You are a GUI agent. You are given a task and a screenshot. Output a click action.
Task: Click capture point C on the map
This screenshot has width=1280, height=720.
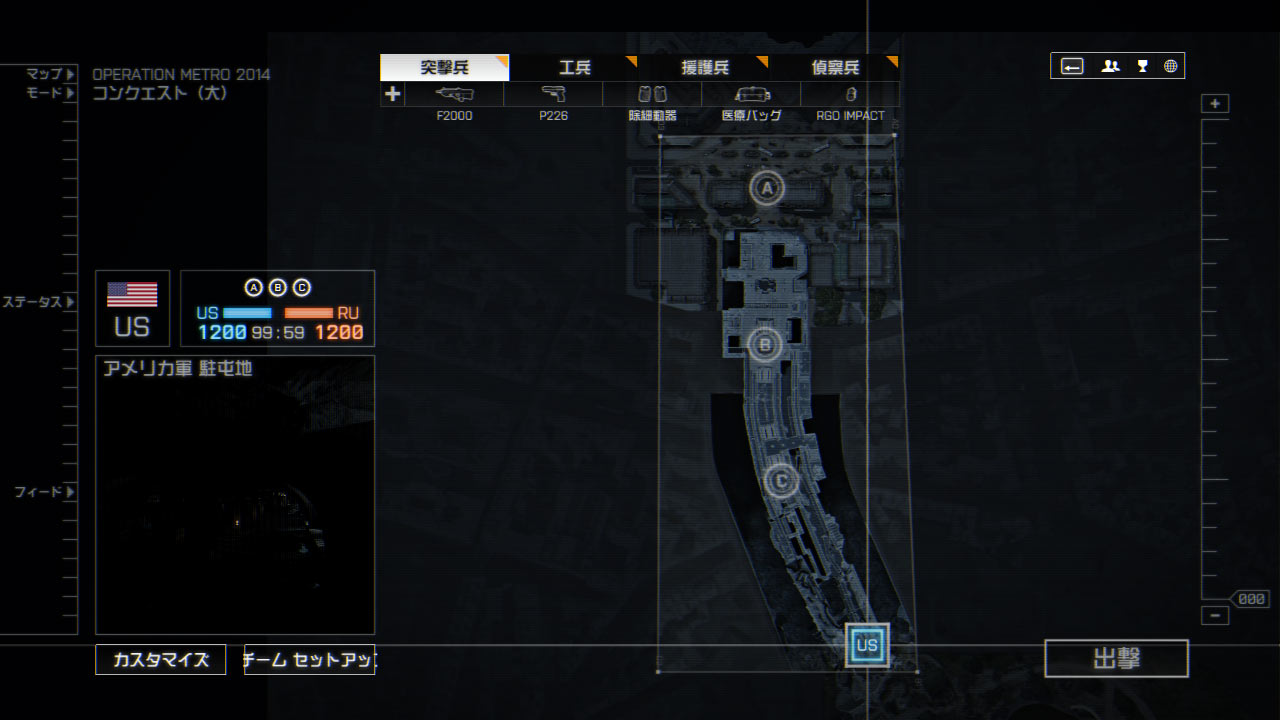point(781,481)
